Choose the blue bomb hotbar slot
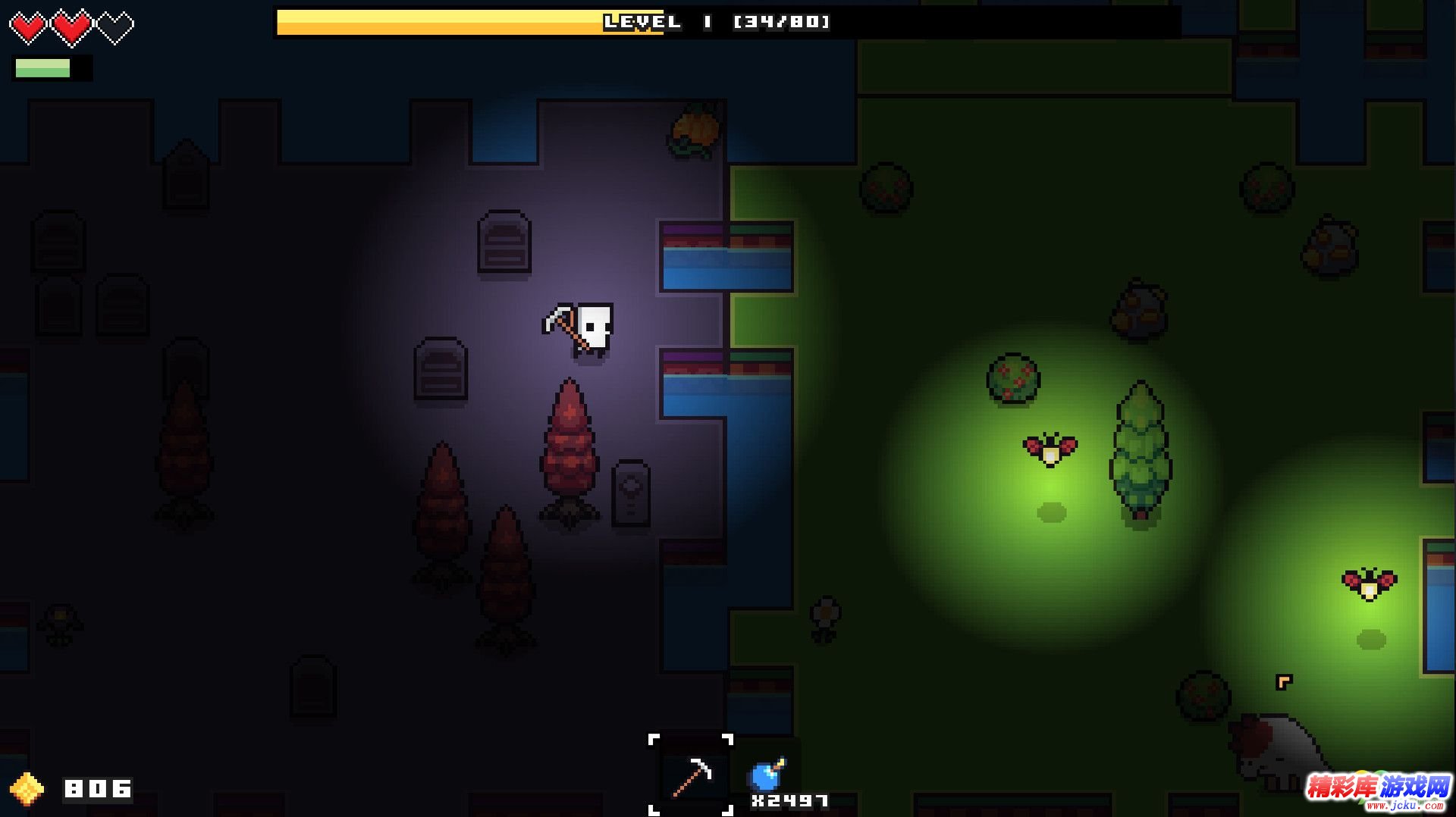Screen dimensions: 1456x817 tap(767, 775)
